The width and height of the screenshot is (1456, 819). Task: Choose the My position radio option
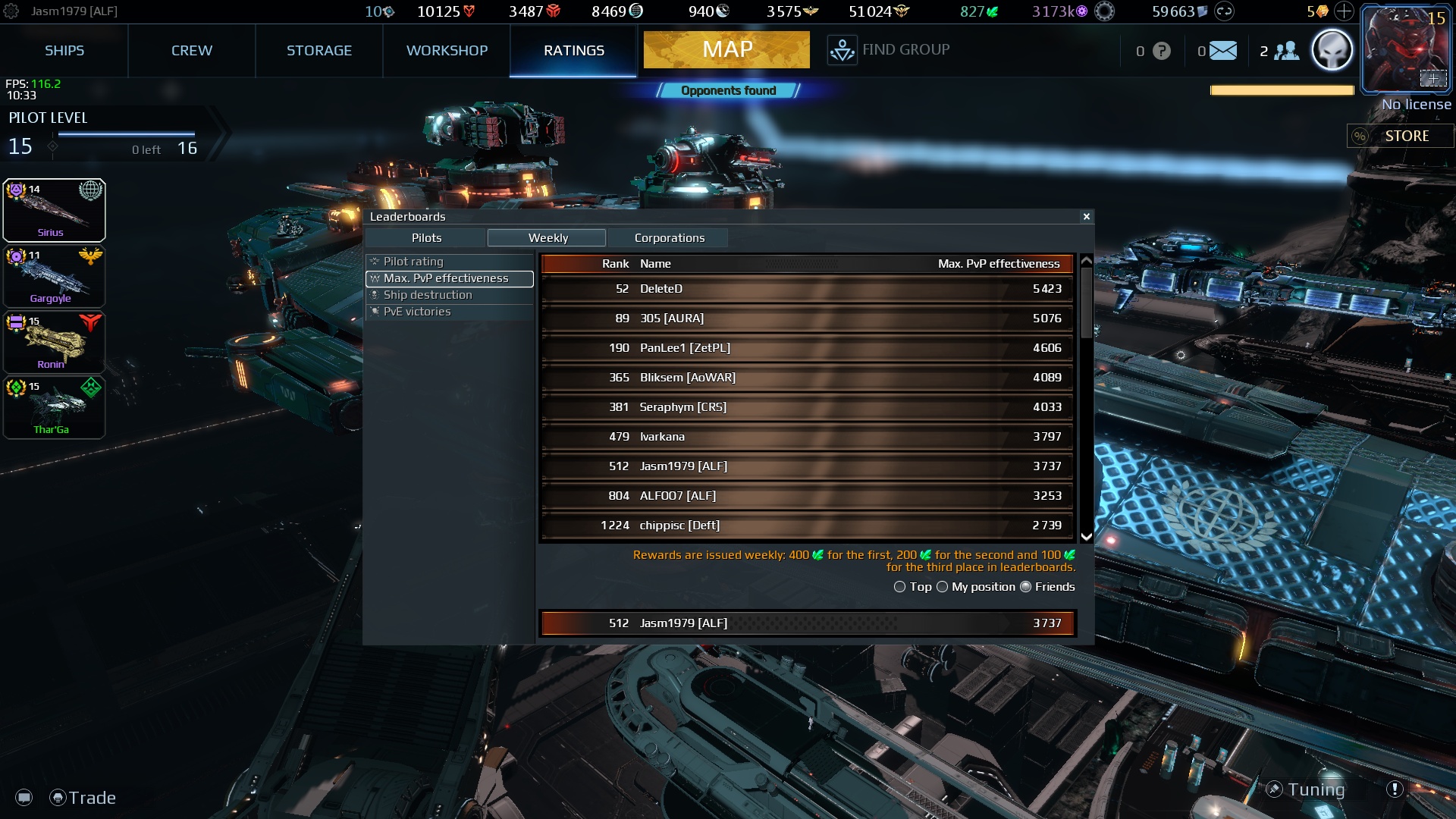(943, 587)
